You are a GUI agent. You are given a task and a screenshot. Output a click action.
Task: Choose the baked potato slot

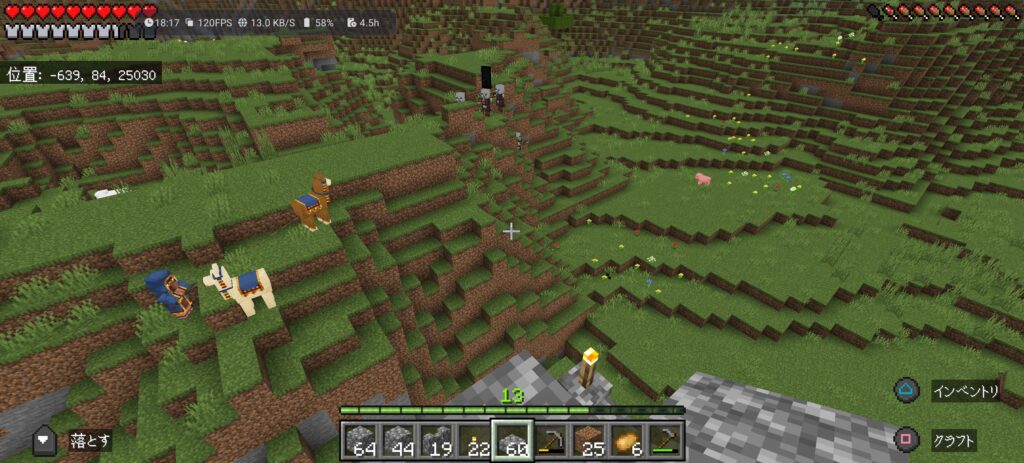tap(626, 440)
